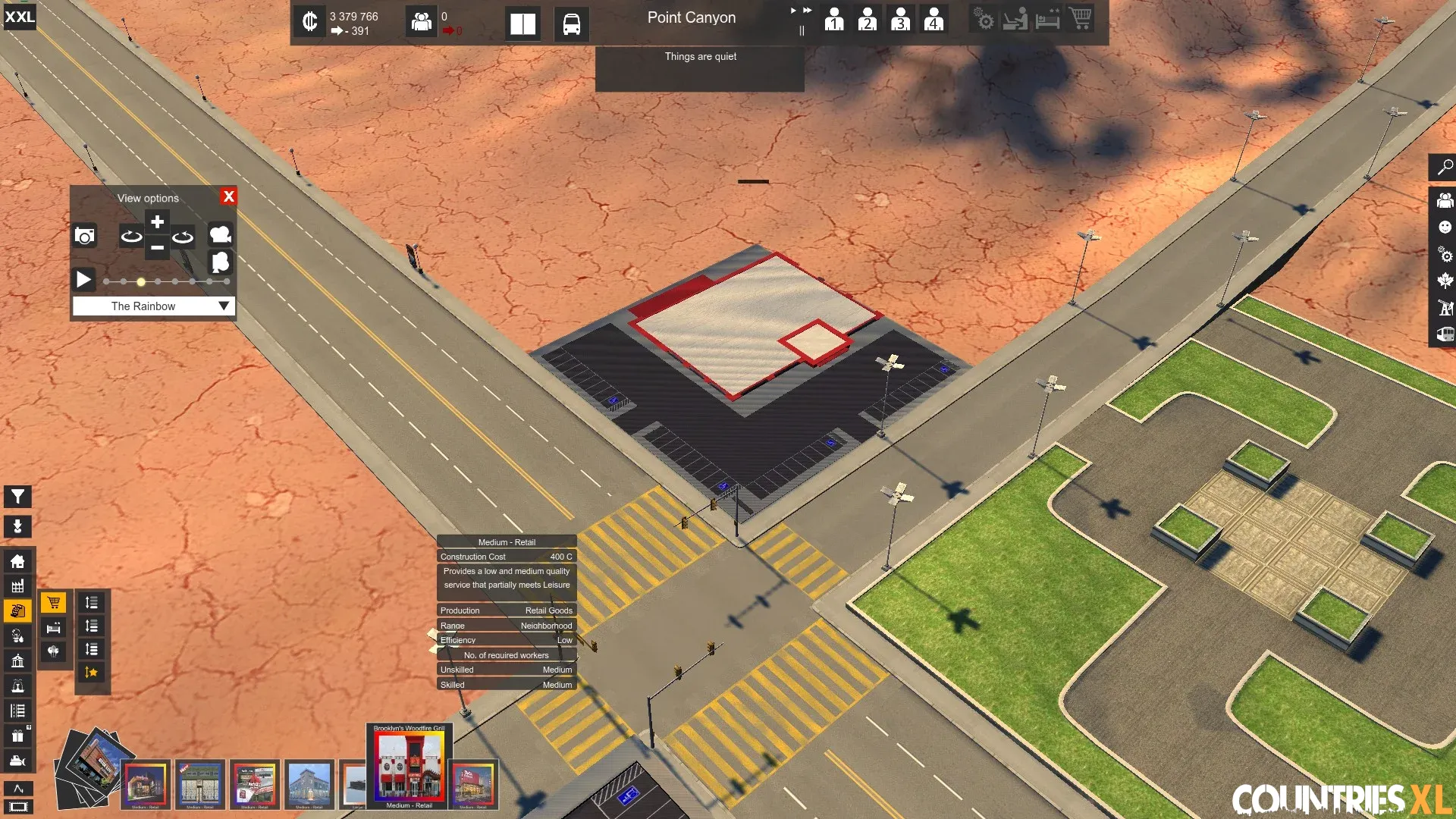Show the population panel icon
Screen dimensions: 1456x819
click(x=421, y=21)
